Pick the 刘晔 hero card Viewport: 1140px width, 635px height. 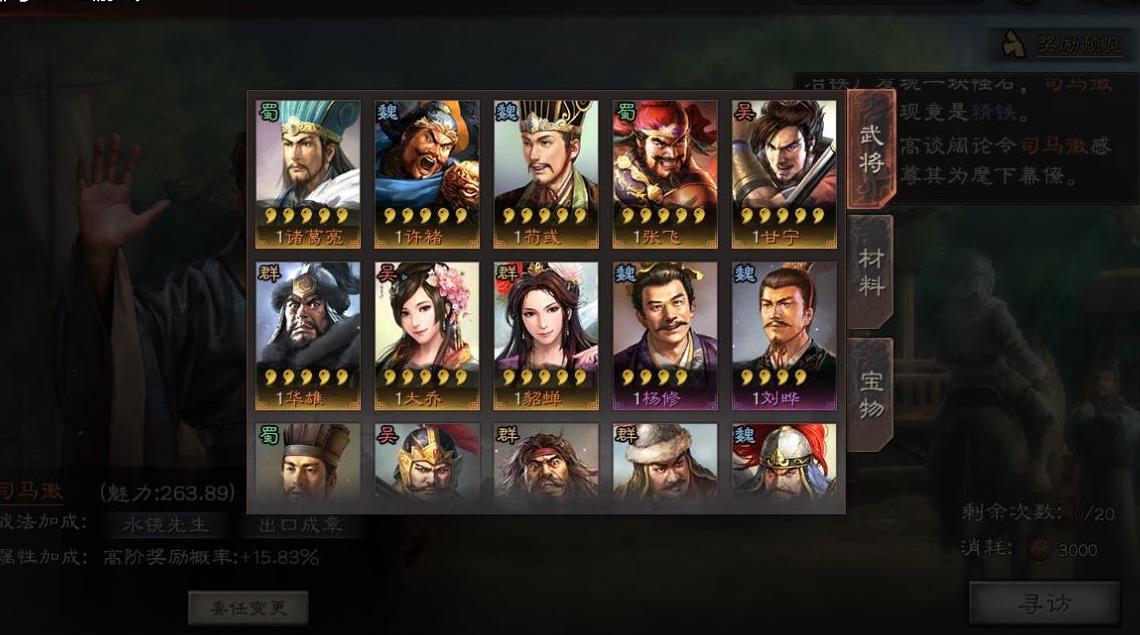click(x=784, y=335)
